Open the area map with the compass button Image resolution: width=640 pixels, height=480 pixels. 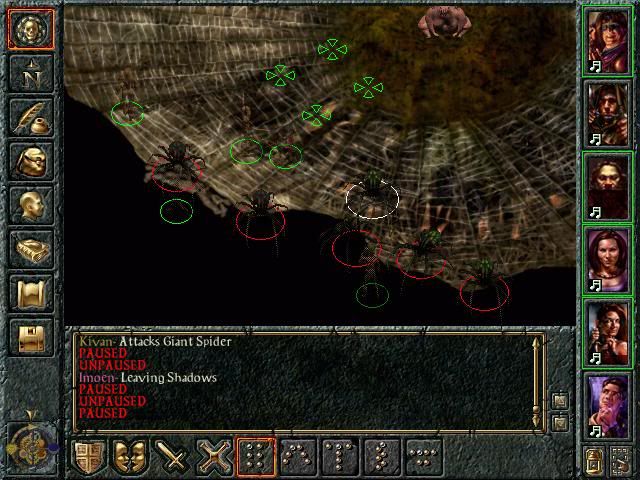coord(29,74)
